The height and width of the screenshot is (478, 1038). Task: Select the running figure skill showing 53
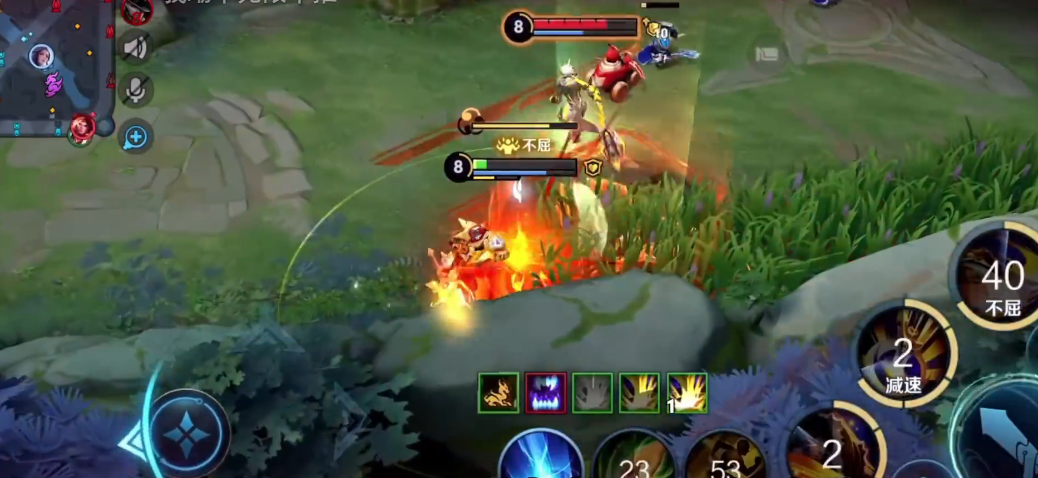725,460
